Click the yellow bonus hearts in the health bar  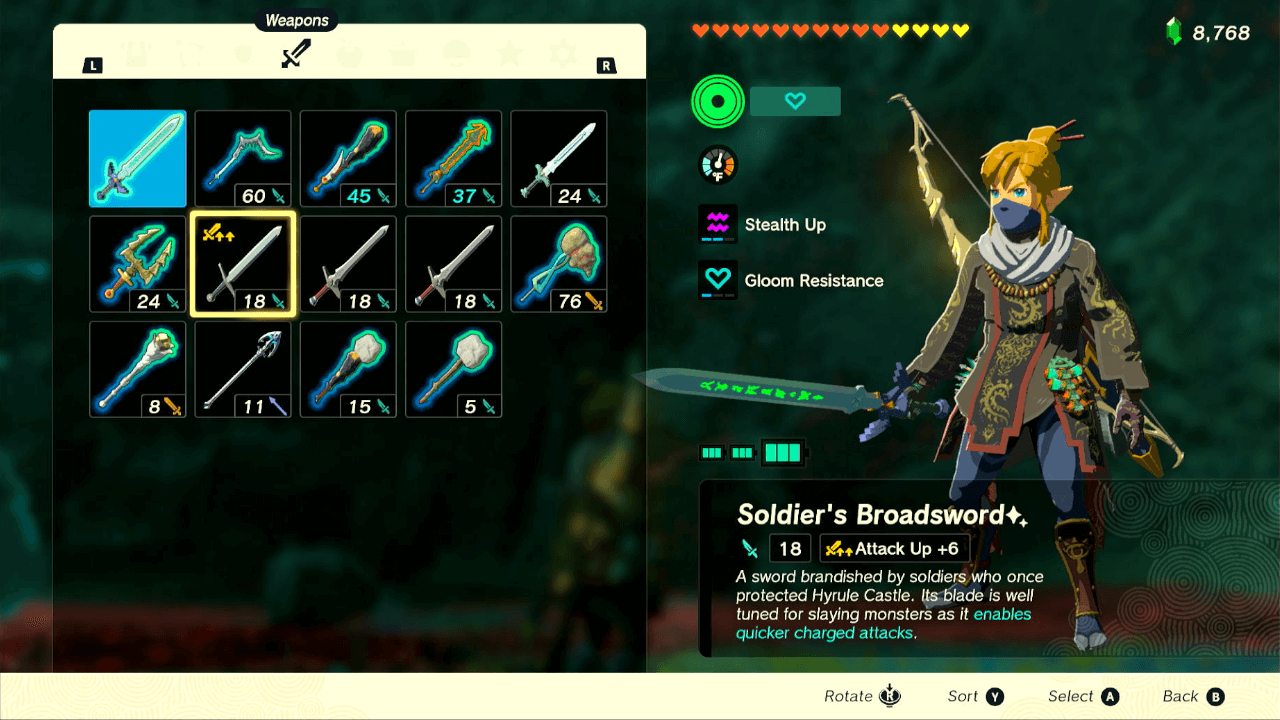click(x=930, y=31)
